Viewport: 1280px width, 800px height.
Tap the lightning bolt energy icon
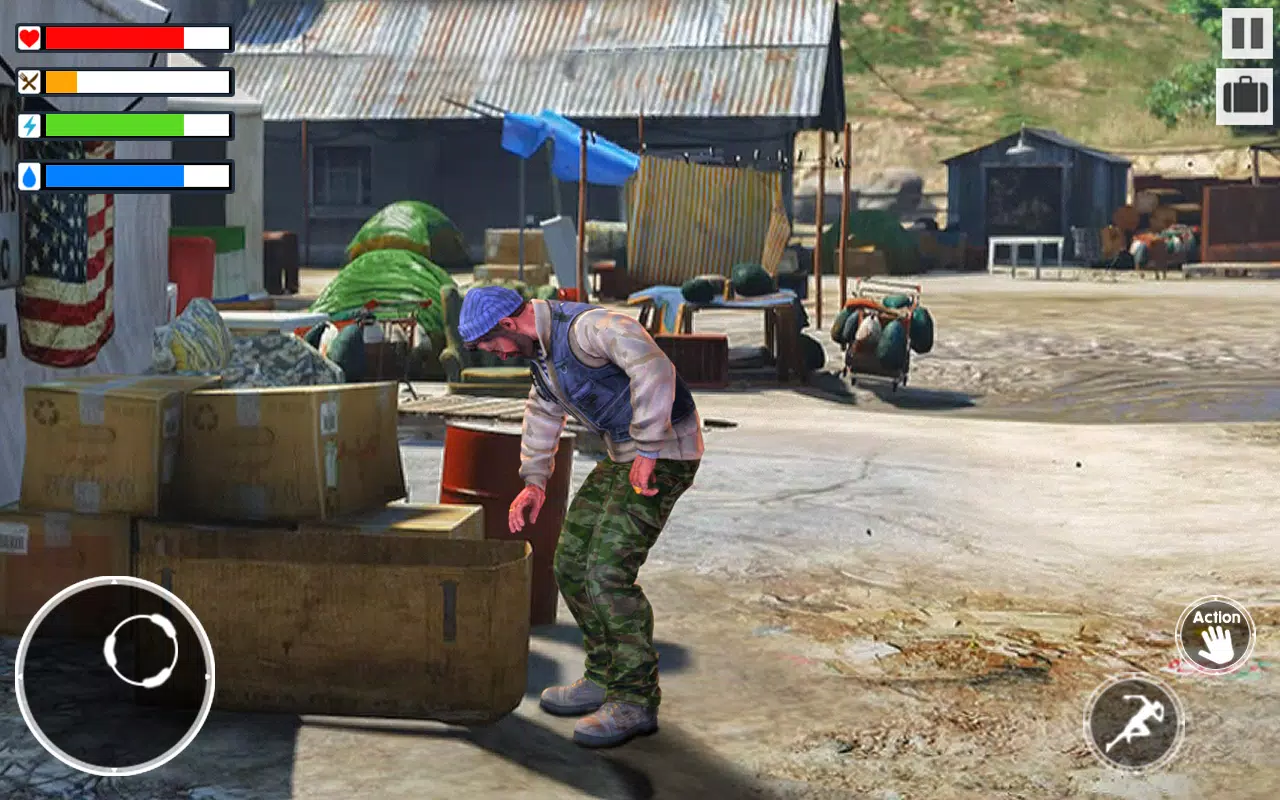(x=31, y=126)
